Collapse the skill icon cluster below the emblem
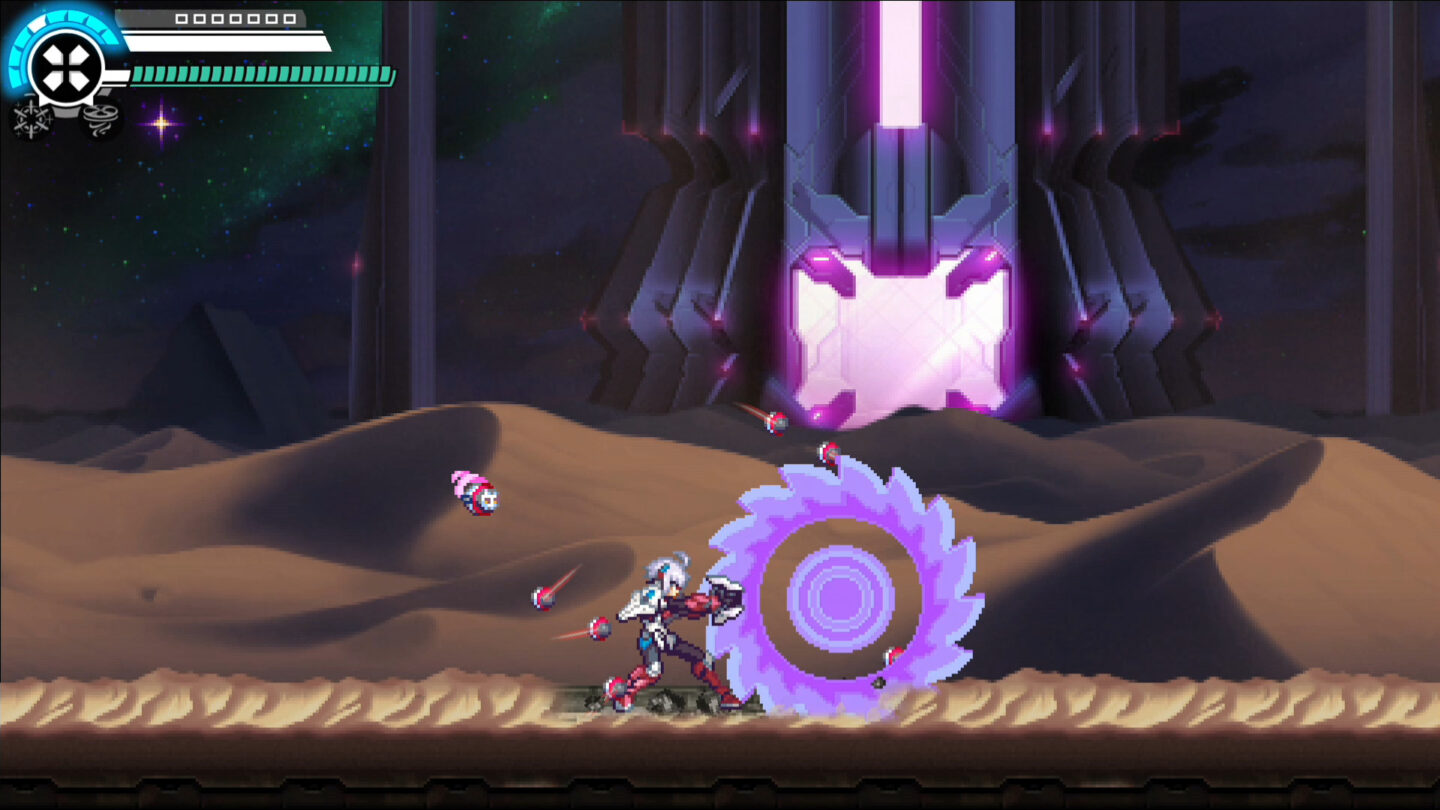The image size is (1440, 810). coord(65,120)
